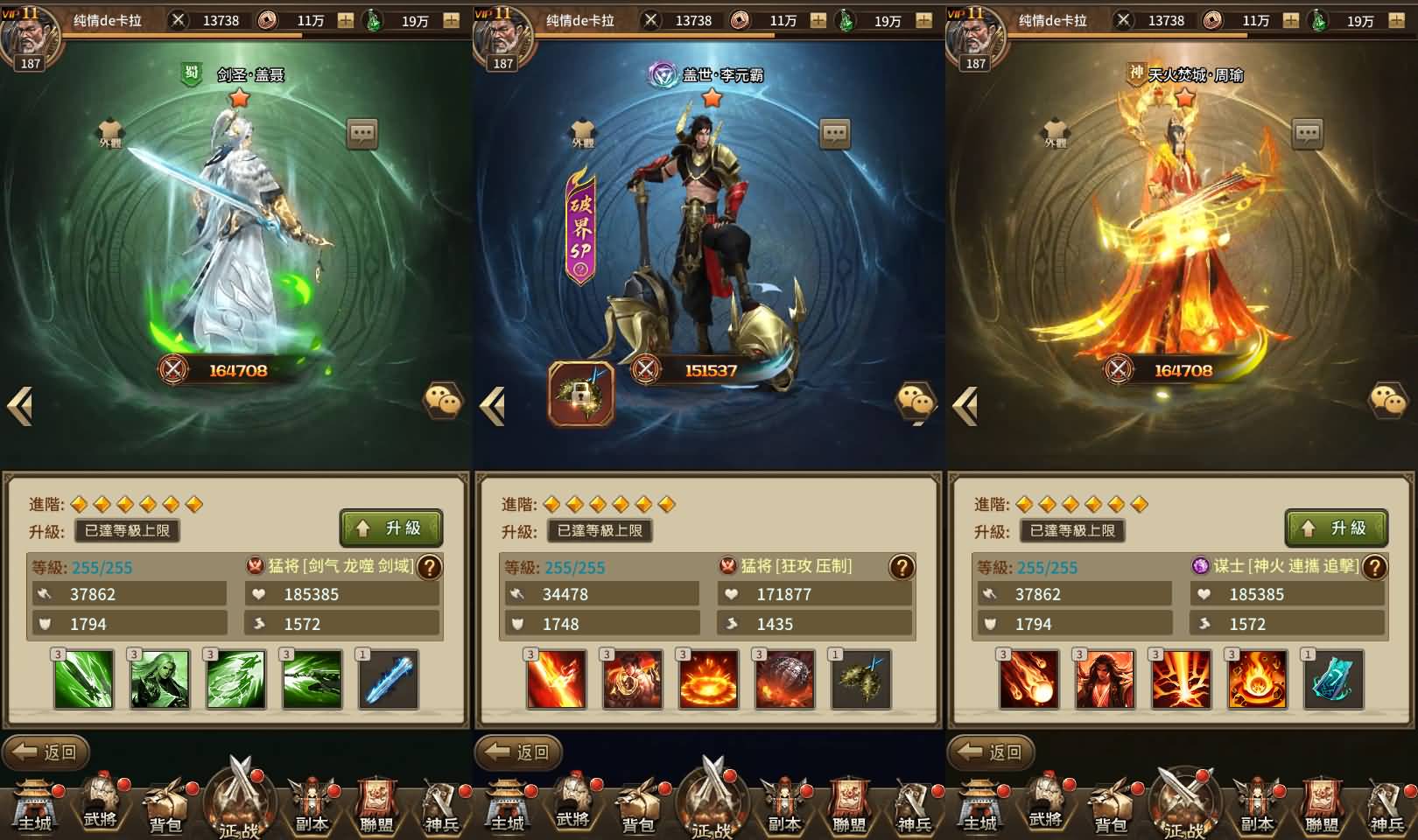This screenshot has width=1418, height=840.
Task: Tap the 返回 return button at bottom left
Action: (46, 751)
